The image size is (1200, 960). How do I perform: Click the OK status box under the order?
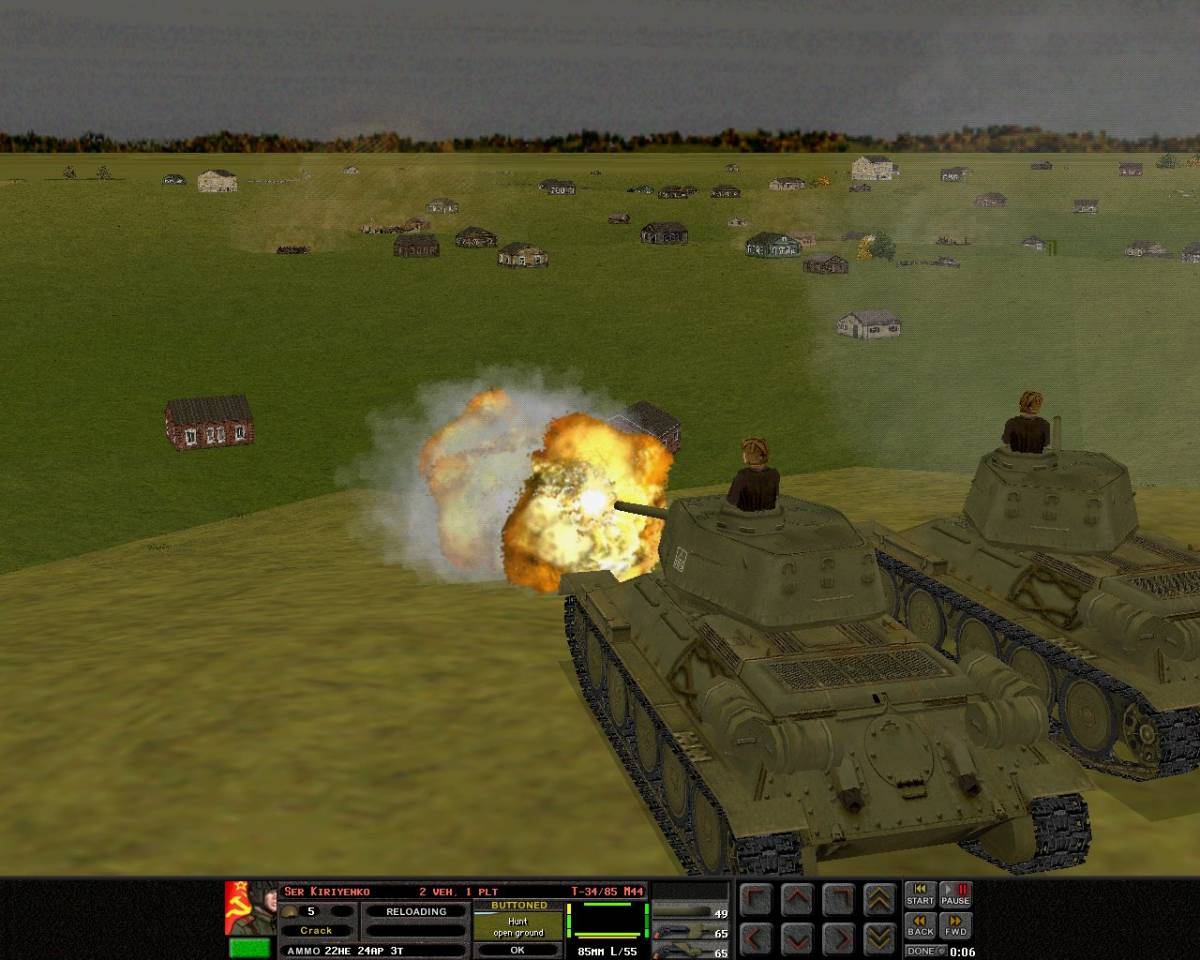pyautogui.click(x=518, y=950)
